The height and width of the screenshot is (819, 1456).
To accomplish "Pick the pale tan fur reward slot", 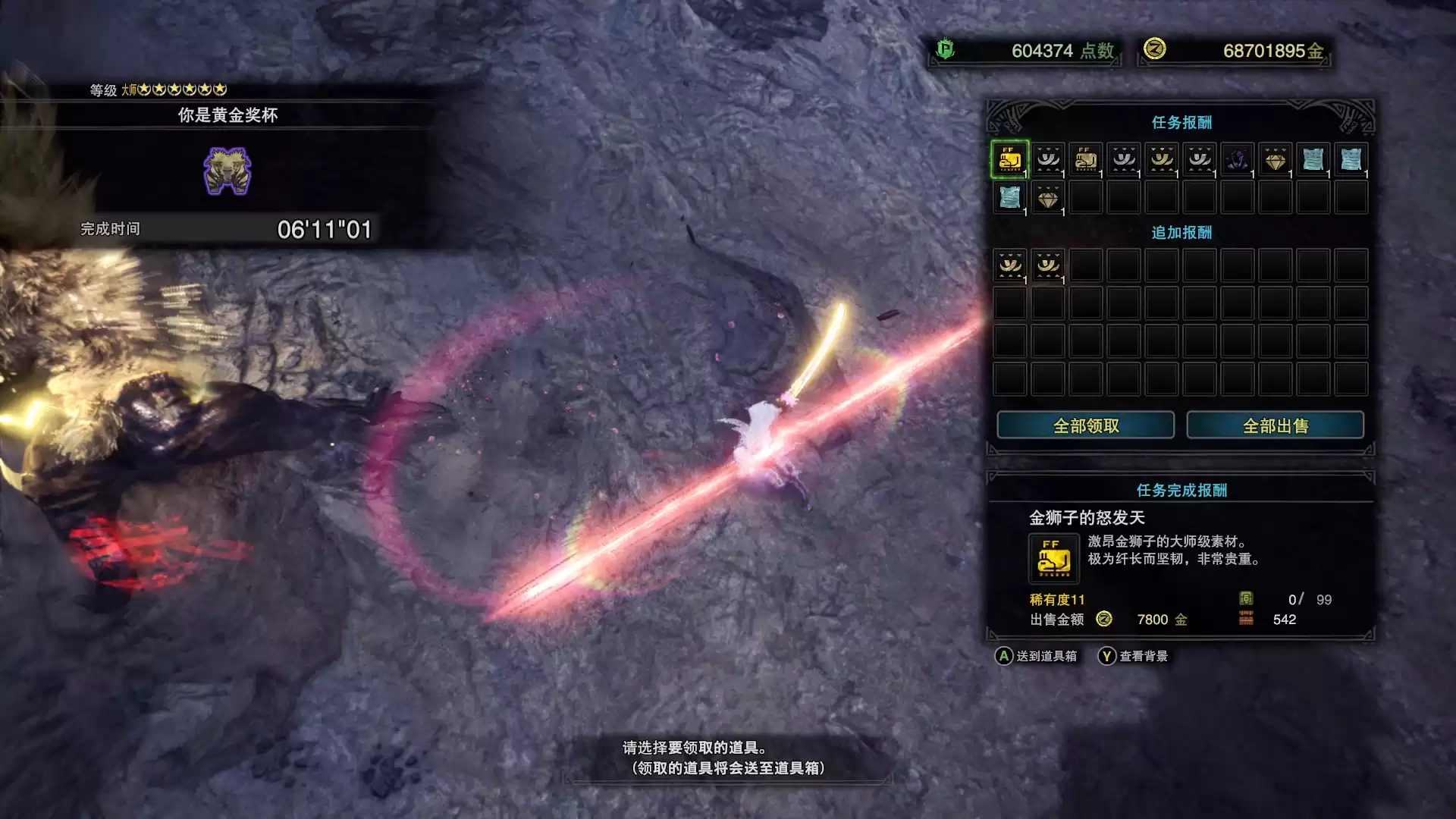I will (x=1085, y=159).
